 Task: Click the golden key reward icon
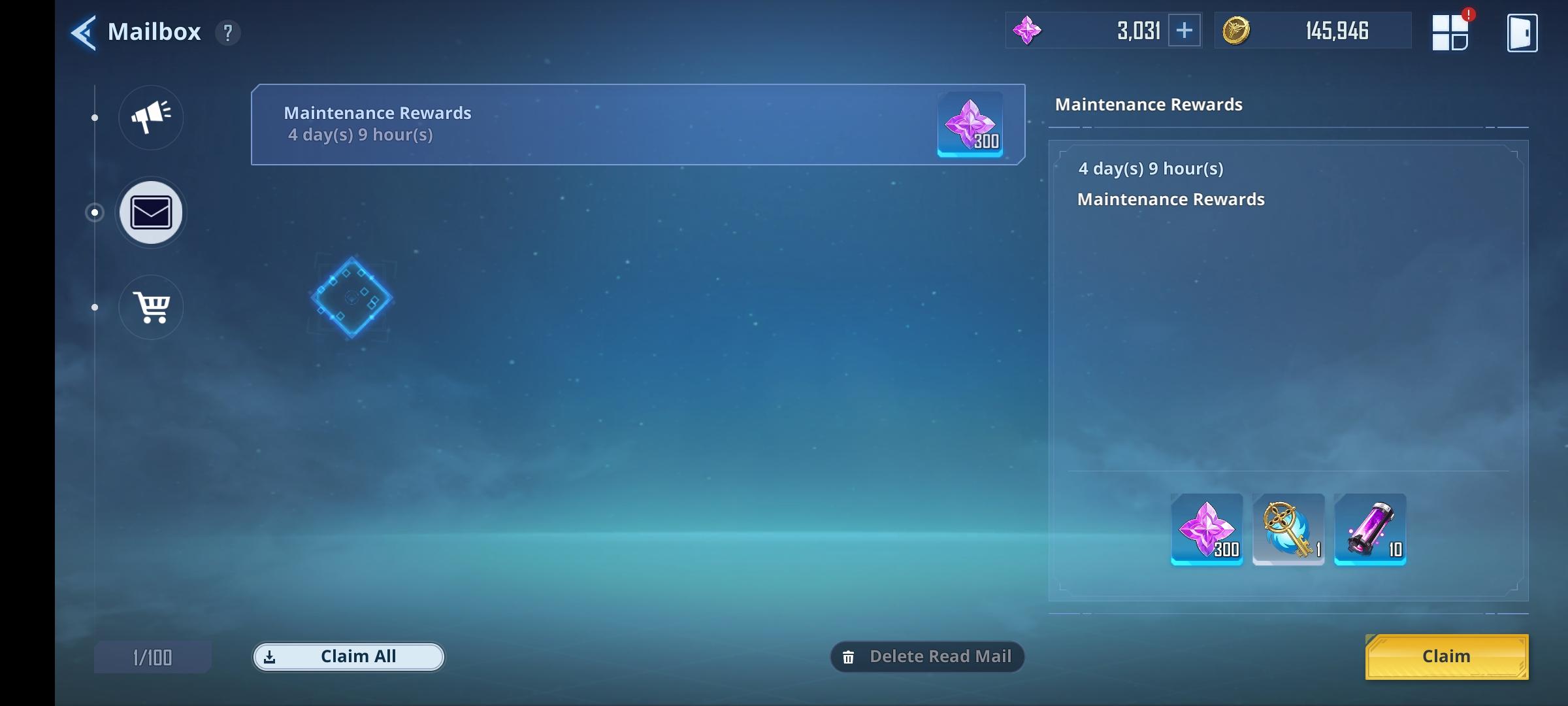[x=1288, y=529]
